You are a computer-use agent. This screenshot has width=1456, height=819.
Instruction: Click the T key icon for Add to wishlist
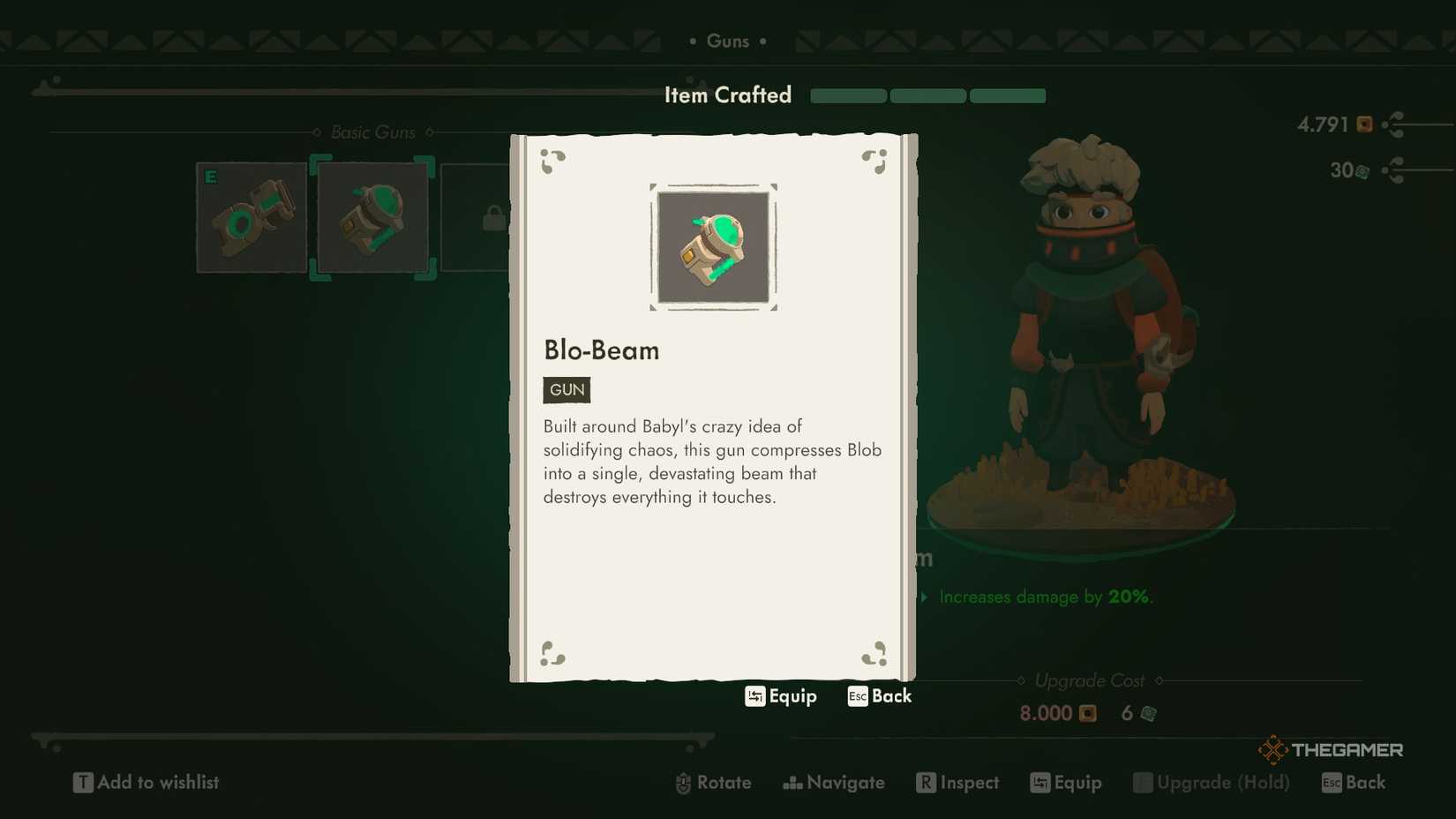pos(83,782)
